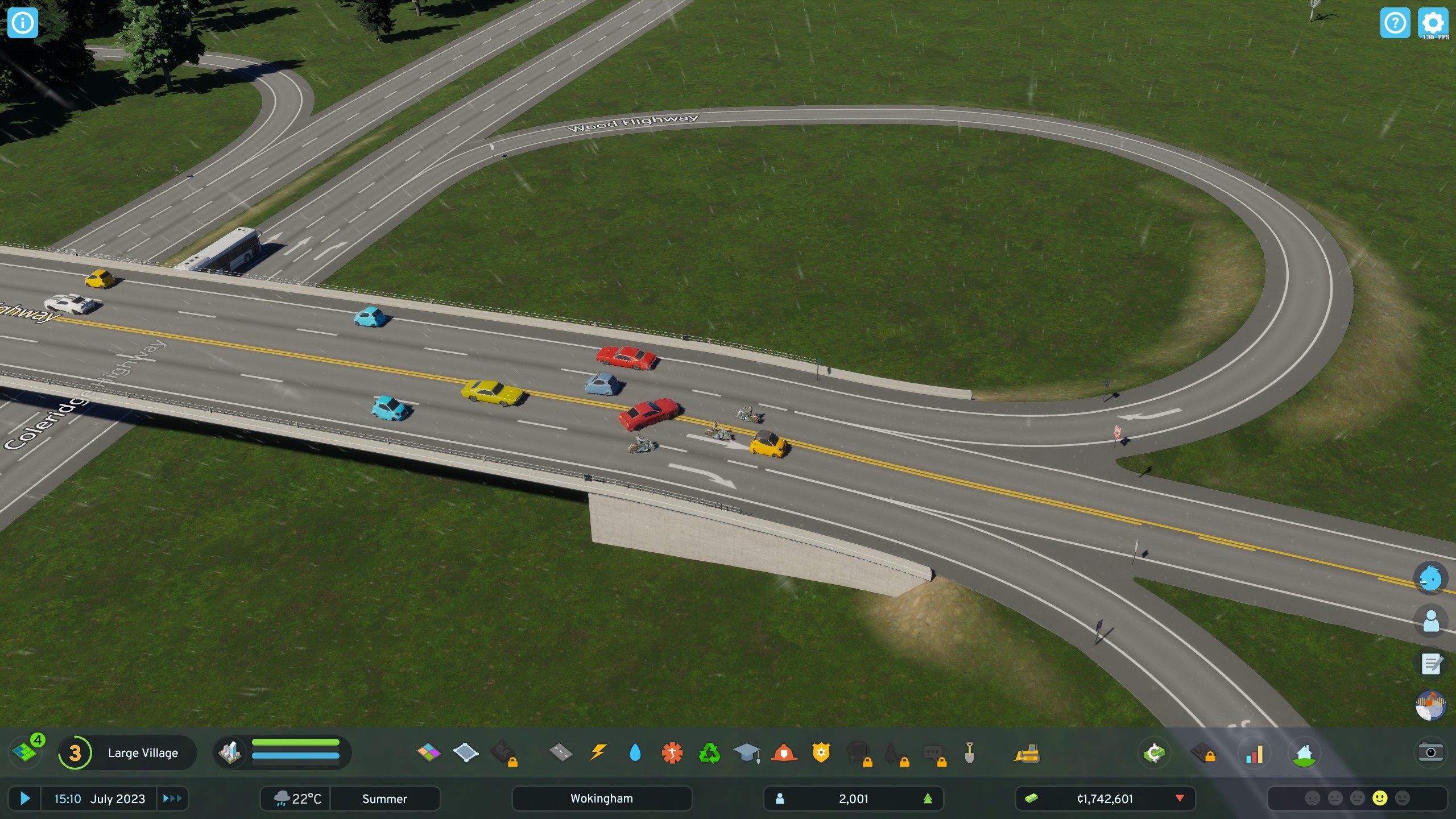The height and width of the screenshot is (819, 1456).
Task: Open the Economy panel with the money icon
Action: pyautogui.click(x=1155, y=752)
